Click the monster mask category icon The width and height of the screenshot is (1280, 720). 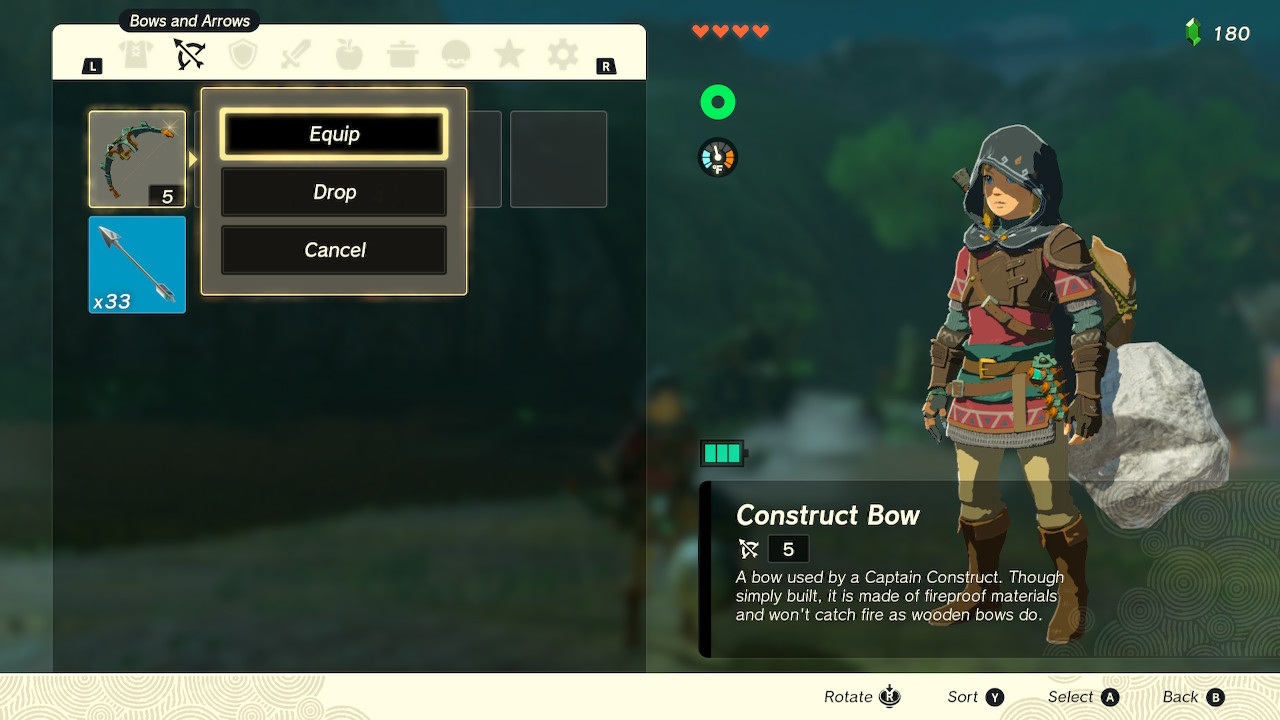click(x=455, y=55)
